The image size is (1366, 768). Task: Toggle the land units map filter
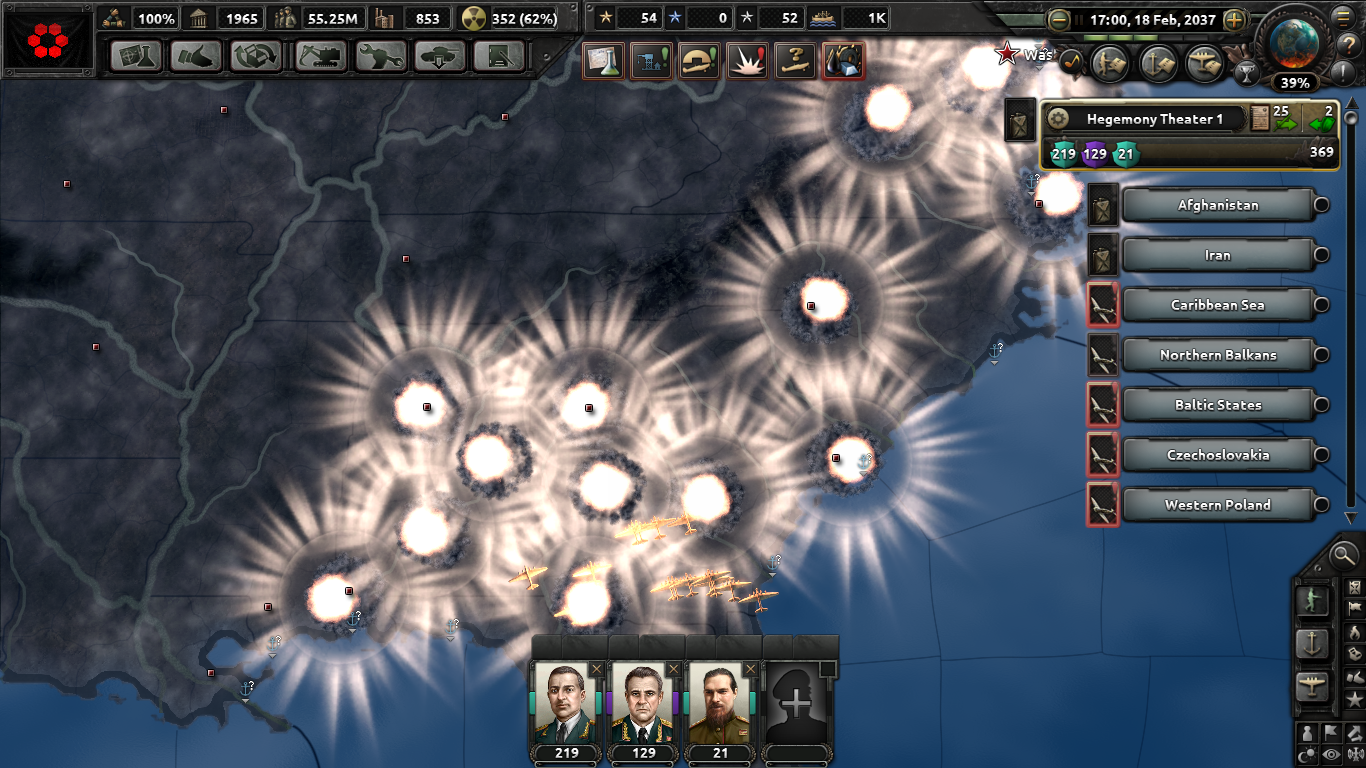(x=1313, y=601)
